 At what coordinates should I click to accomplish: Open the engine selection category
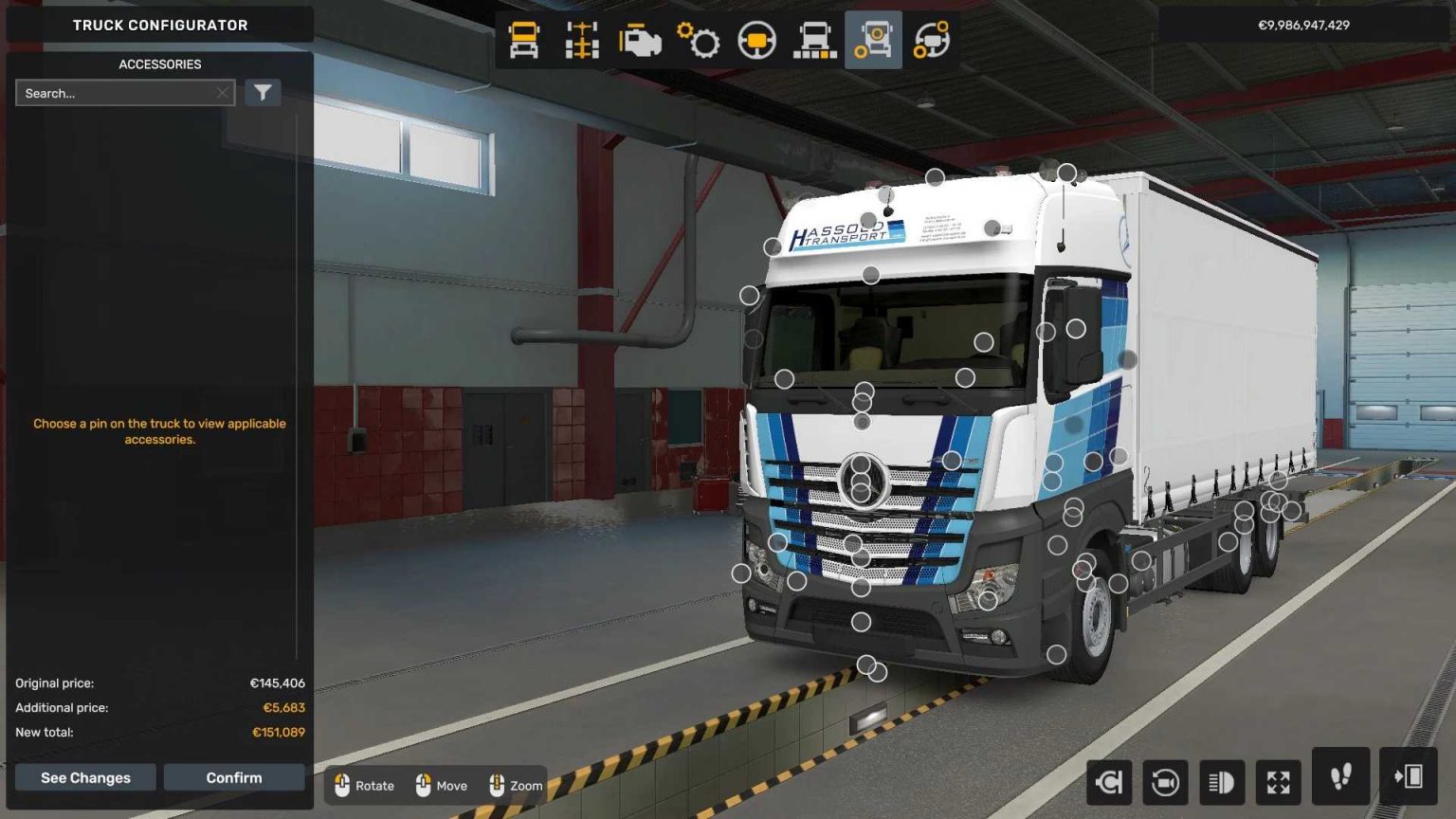tap(642, 41)
